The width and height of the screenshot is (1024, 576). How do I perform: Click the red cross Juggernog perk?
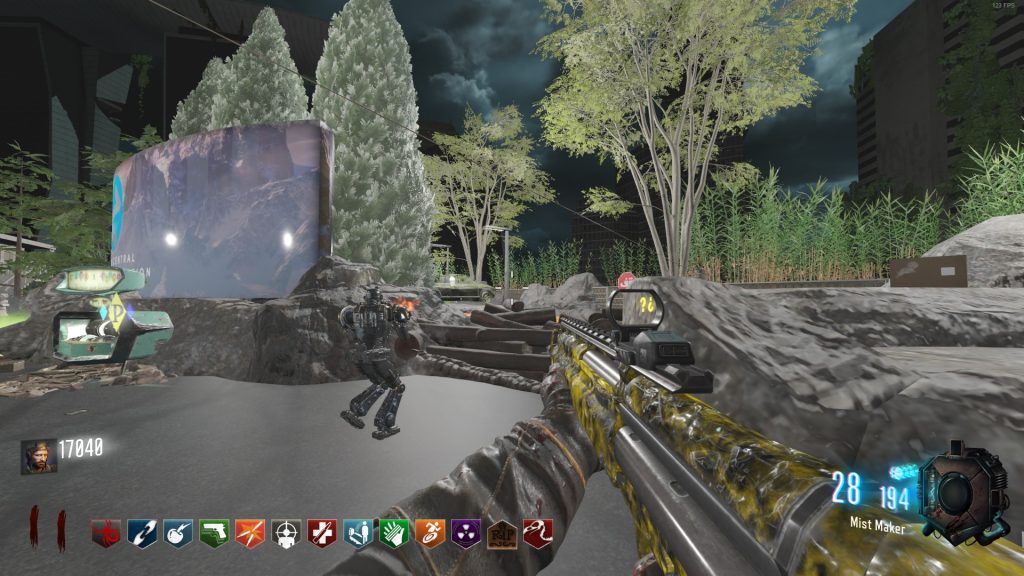tap(322, 533)
